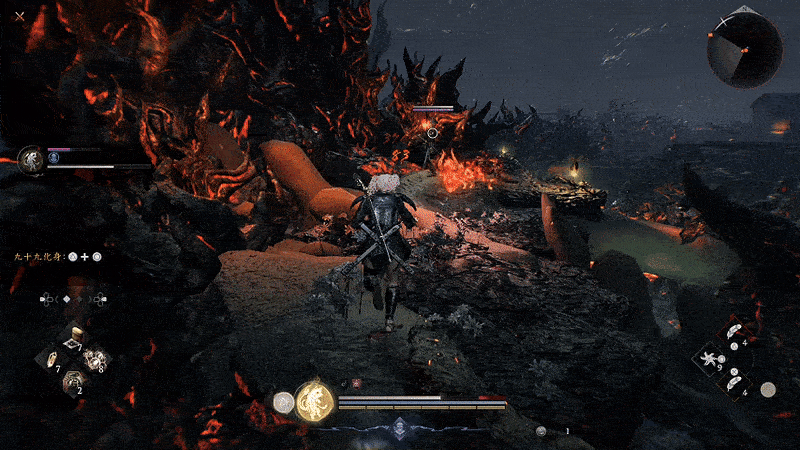
Task: Click the player portrait icon
Action: pyautogui.click(x=32, y=160)
